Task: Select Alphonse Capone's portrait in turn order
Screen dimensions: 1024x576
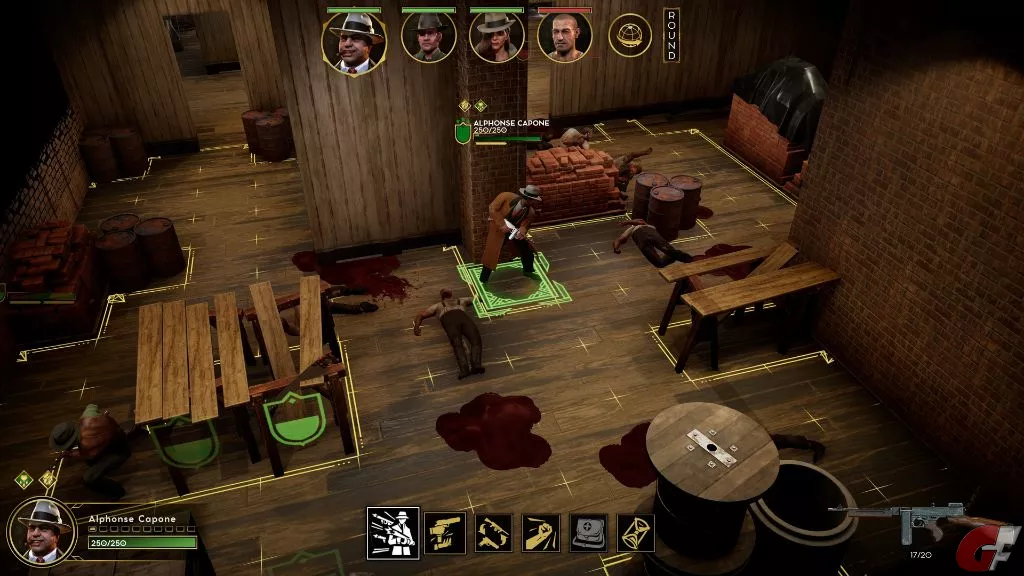Action: point(354,40)
